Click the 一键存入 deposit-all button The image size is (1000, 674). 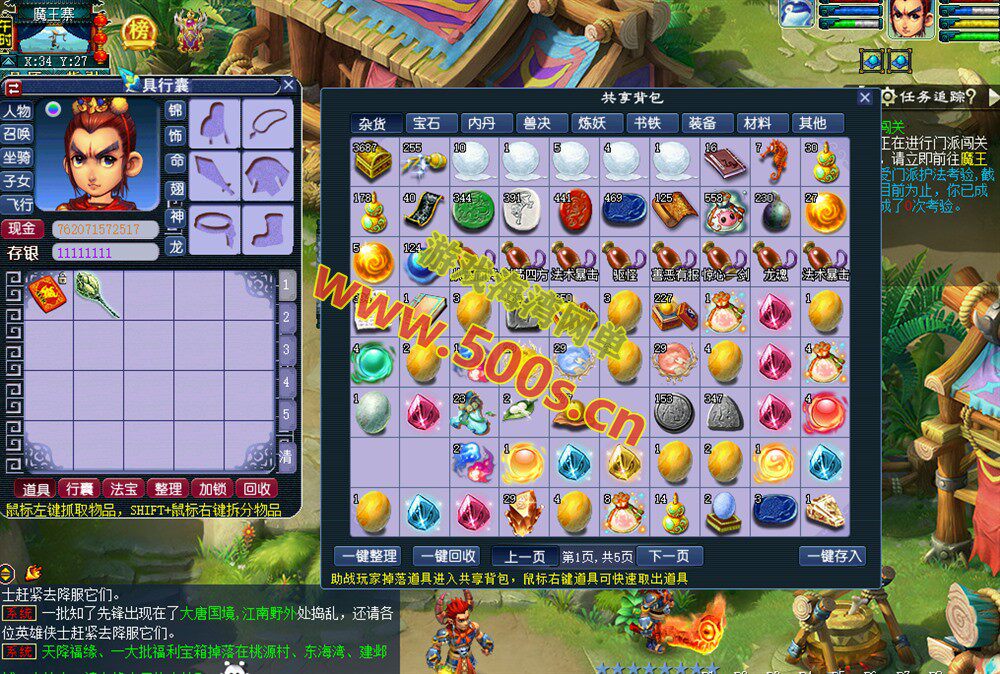(x=832, y=556)
